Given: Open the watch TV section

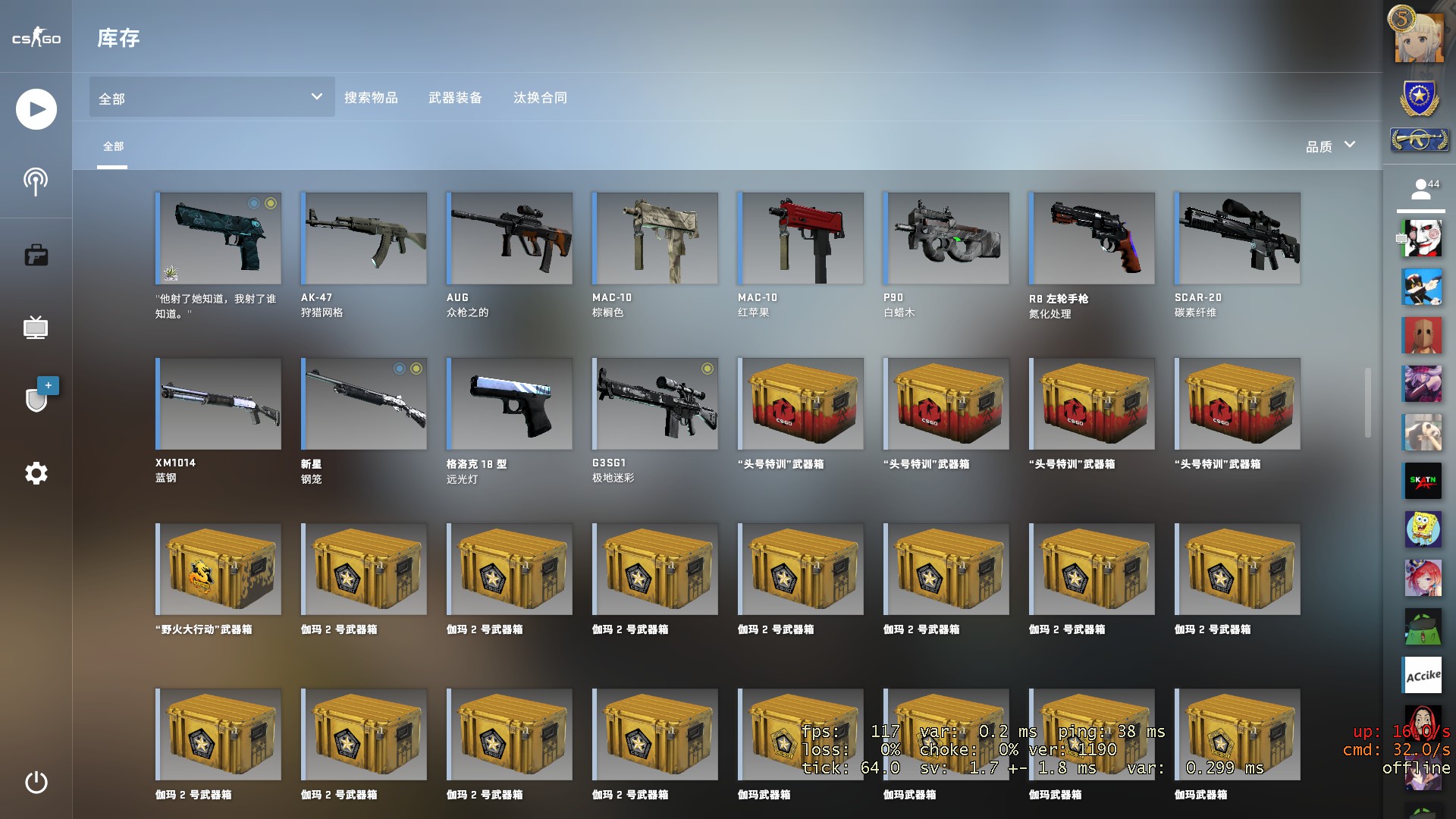Looking at the screenshot, I should [36, 328].
